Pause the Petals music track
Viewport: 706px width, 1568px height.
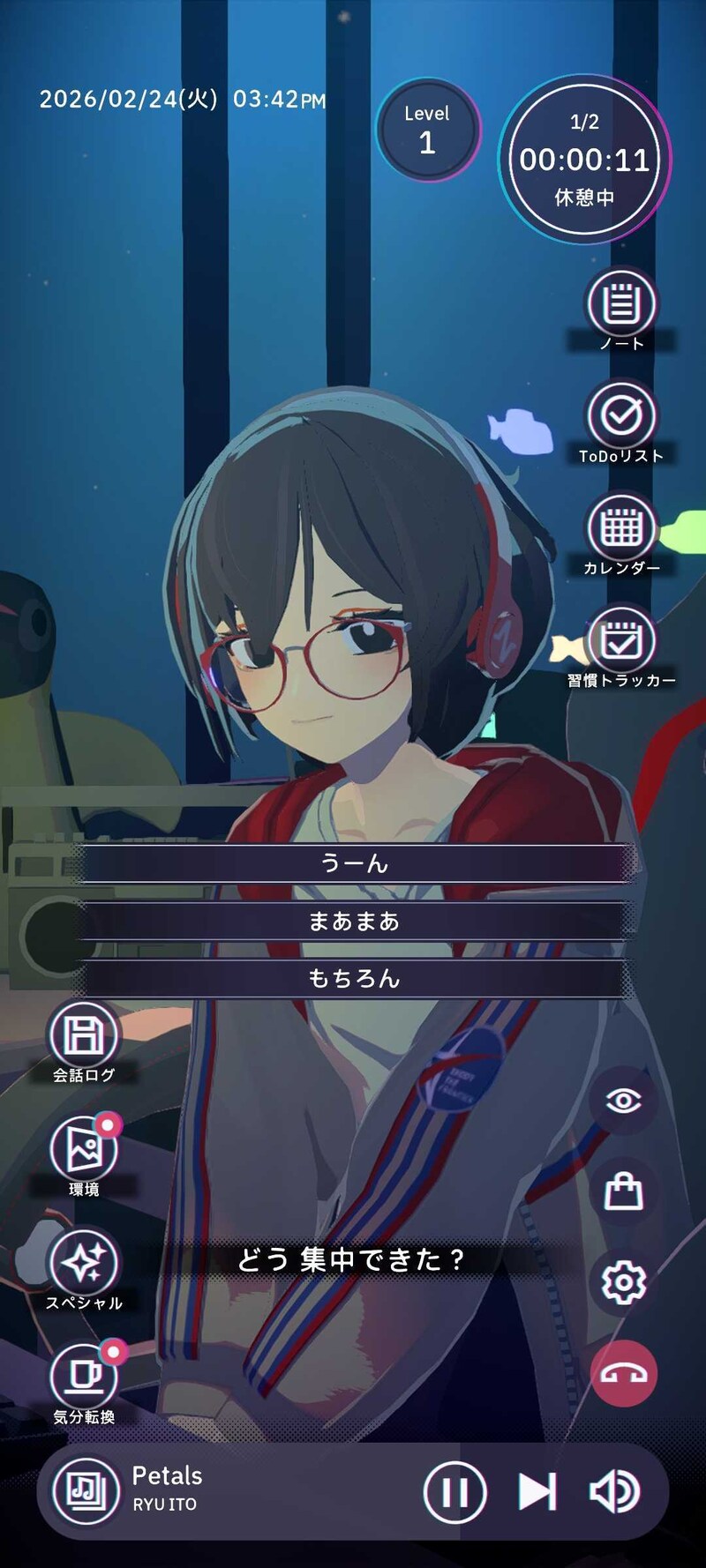[x=454, y=1492]
